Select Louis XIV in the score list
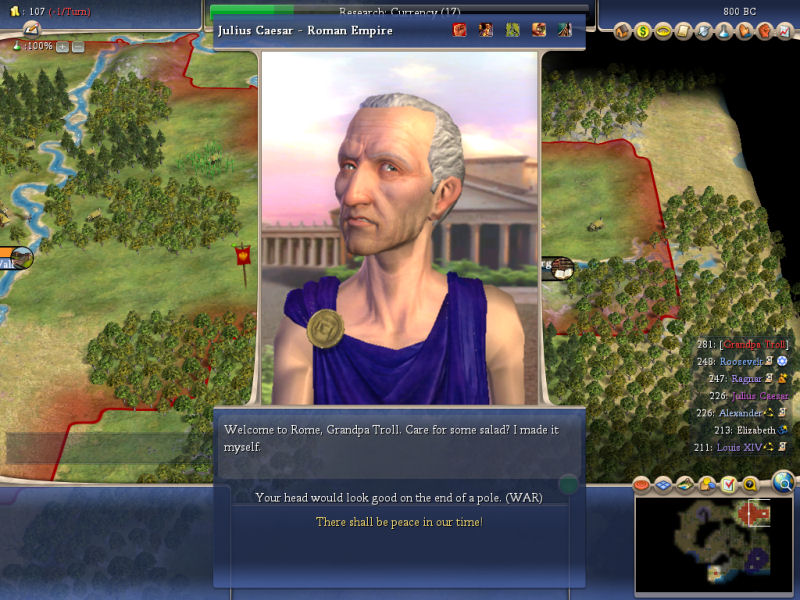The image size is (800, 600). (740, 447)
